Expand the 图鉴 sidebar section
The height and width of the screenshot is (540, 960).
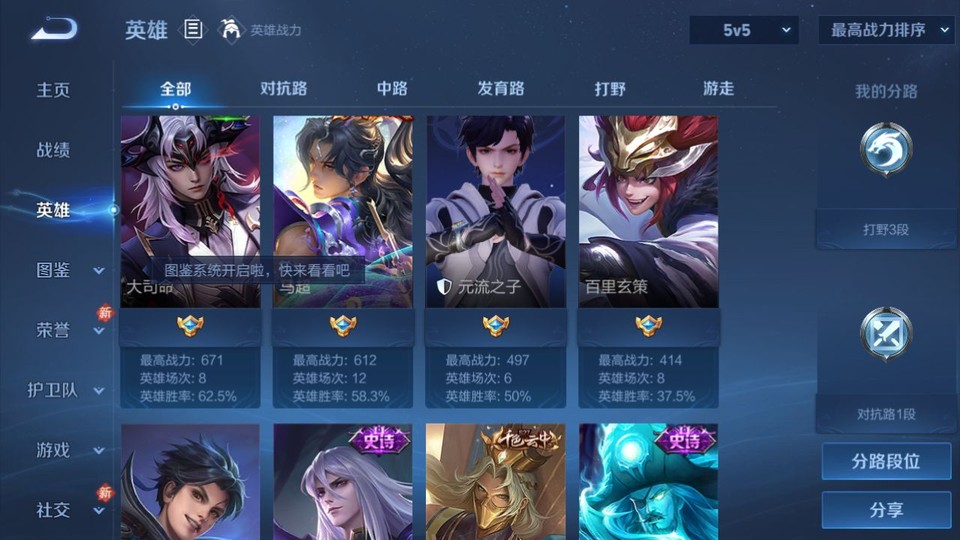pos(68,270)
